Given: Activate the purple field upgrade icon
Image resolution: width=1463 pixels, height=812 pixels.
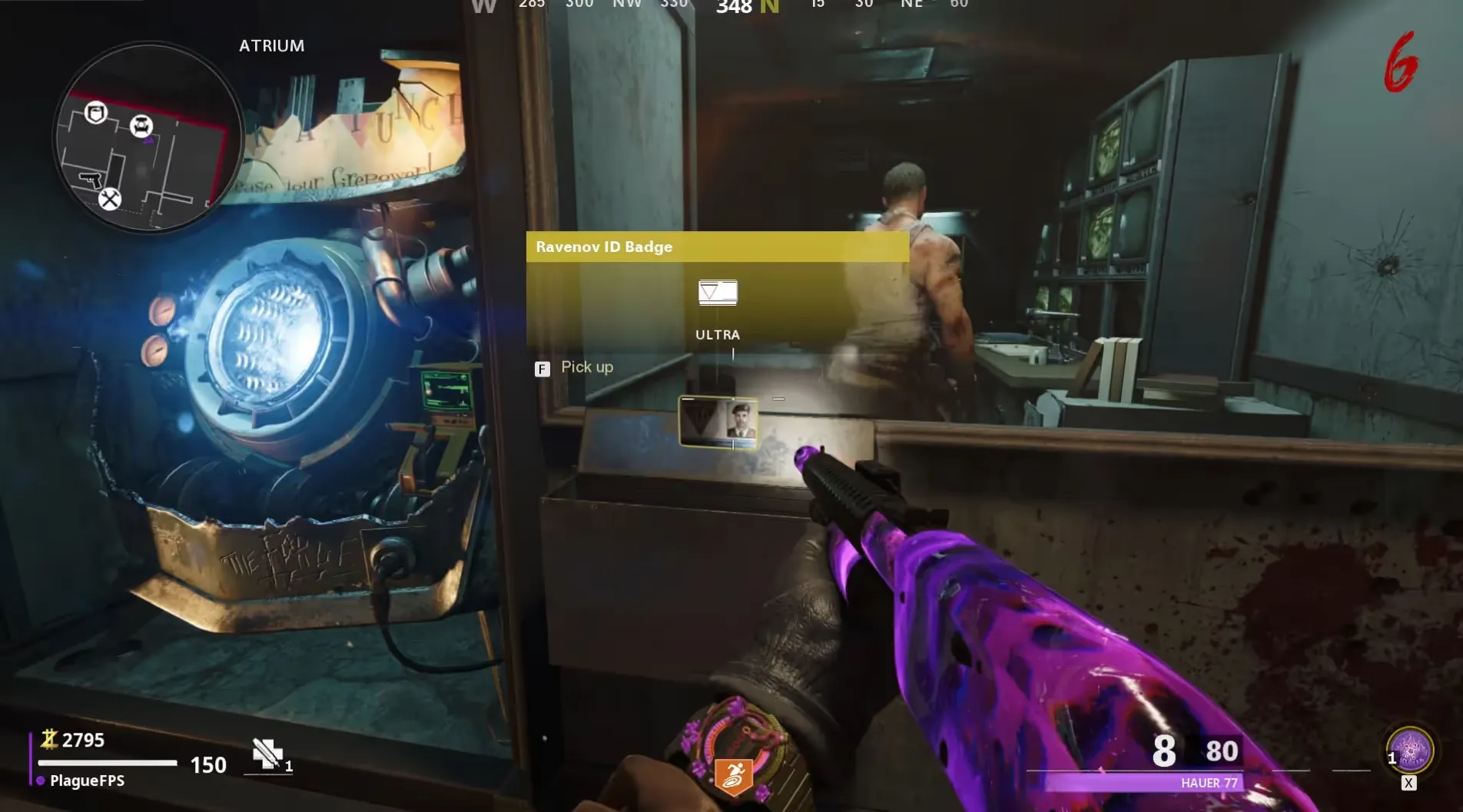Looking at the screenshot, I should (x=1410, y=751).
